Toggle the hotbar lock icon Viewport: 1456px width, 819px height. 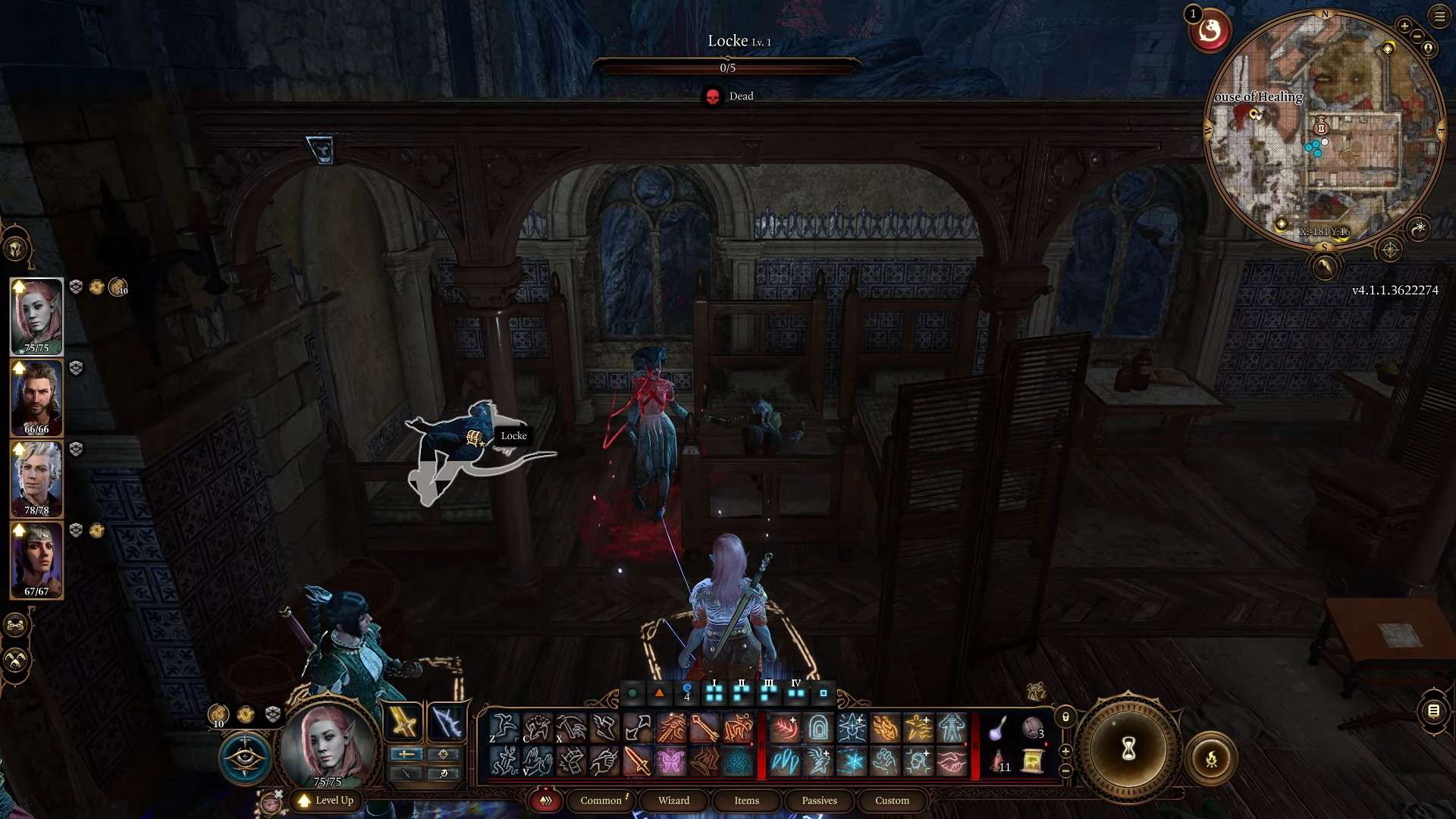(1065, 717)
